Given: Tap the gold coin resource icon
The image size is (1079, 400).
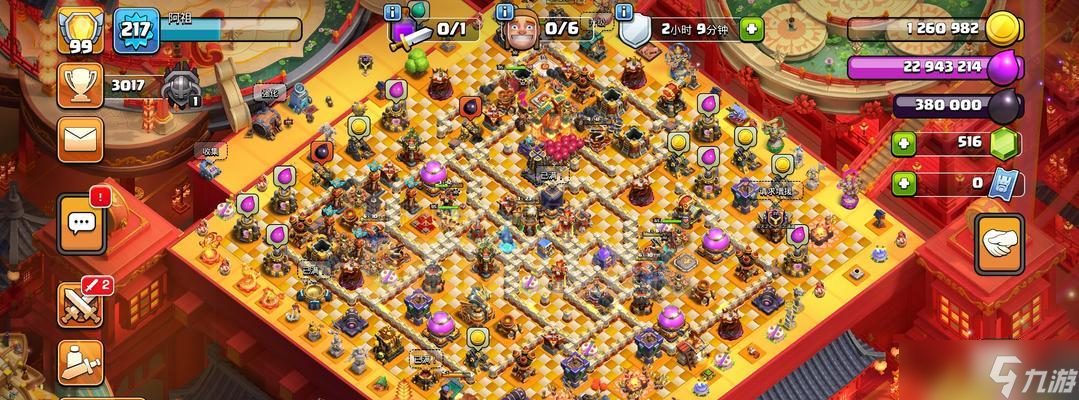Looking at the screenshot, I should [1003, 30].
